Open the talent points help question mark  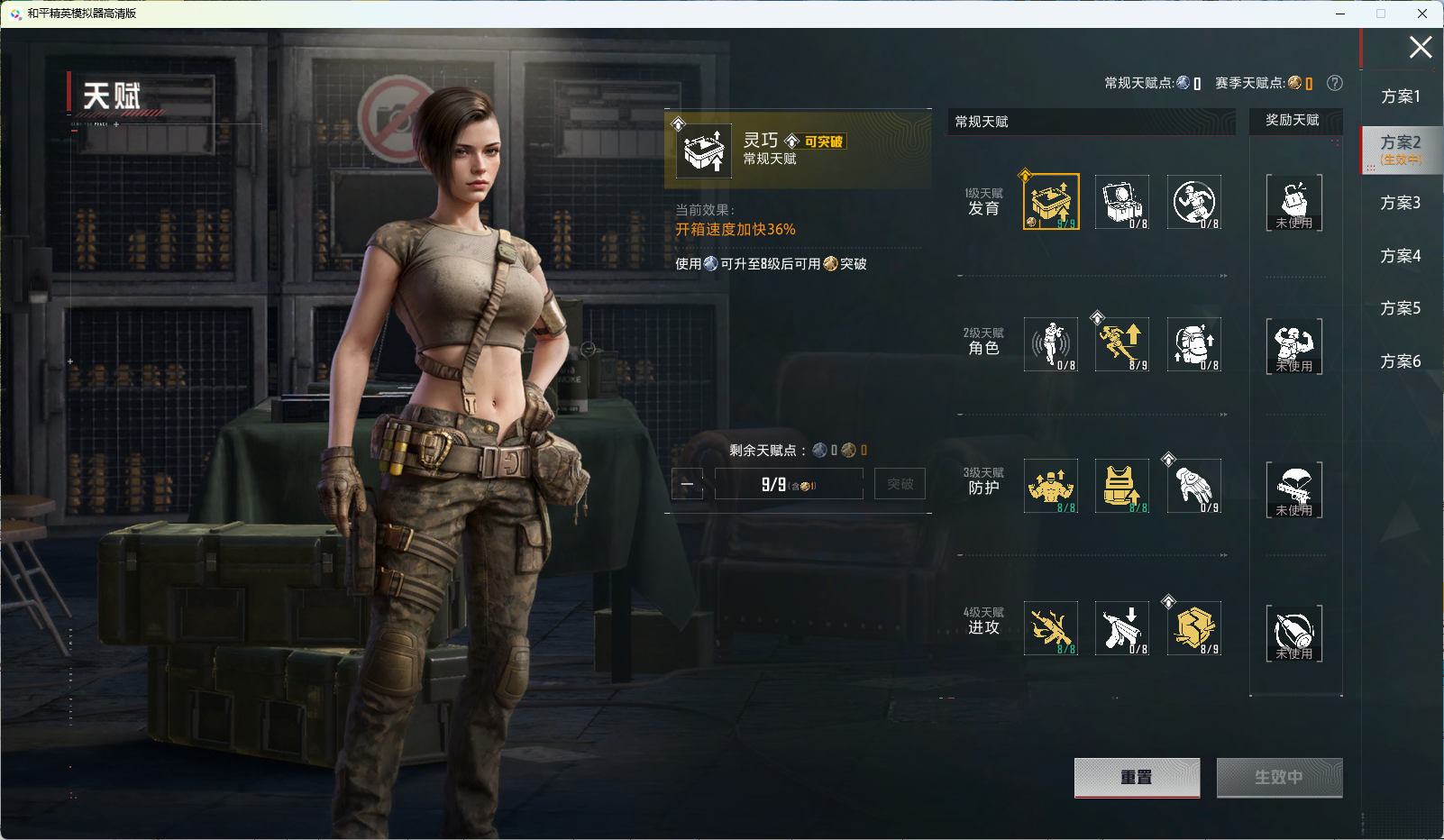point(1335,83)
